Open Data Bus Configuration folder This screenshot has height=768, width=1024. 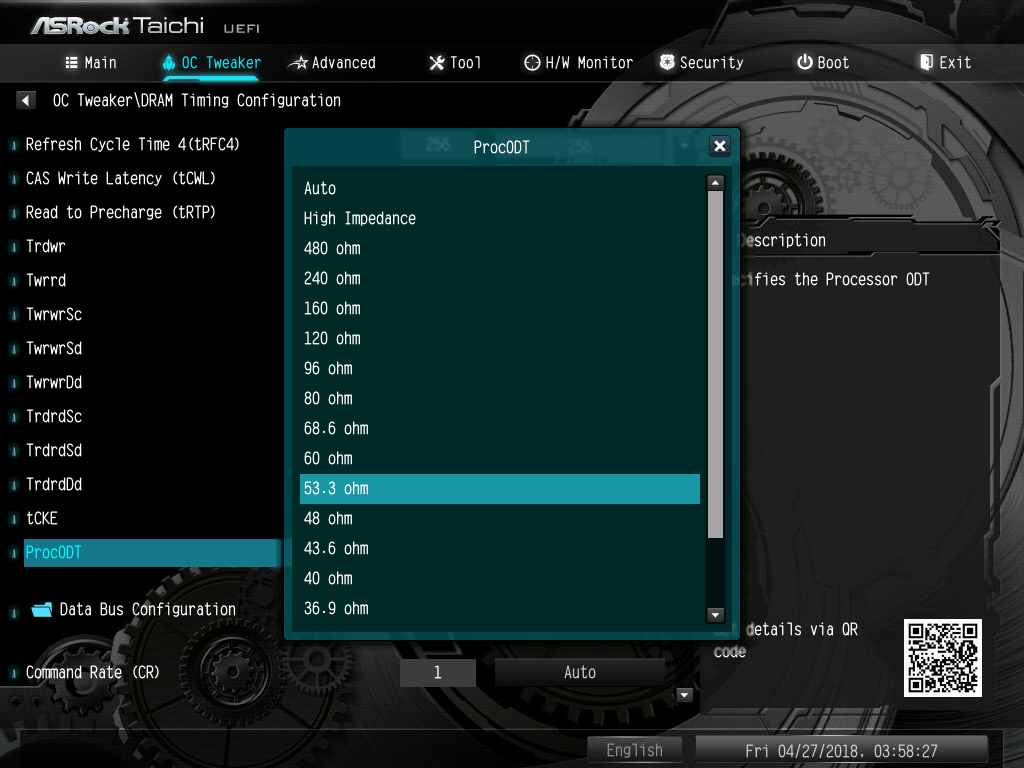click(x=147, y=610)
